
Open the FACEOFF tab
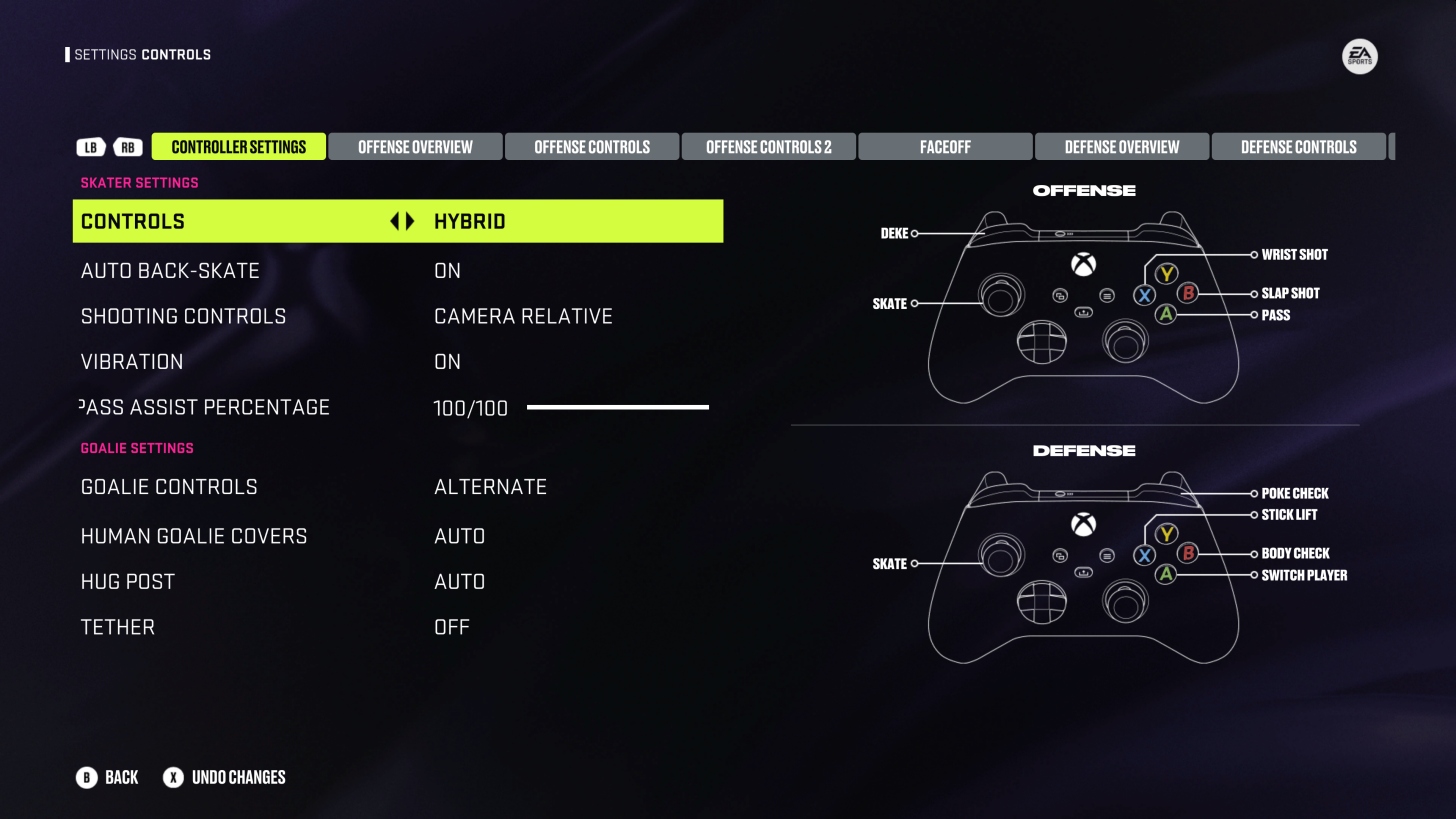(x=944, y=146)
